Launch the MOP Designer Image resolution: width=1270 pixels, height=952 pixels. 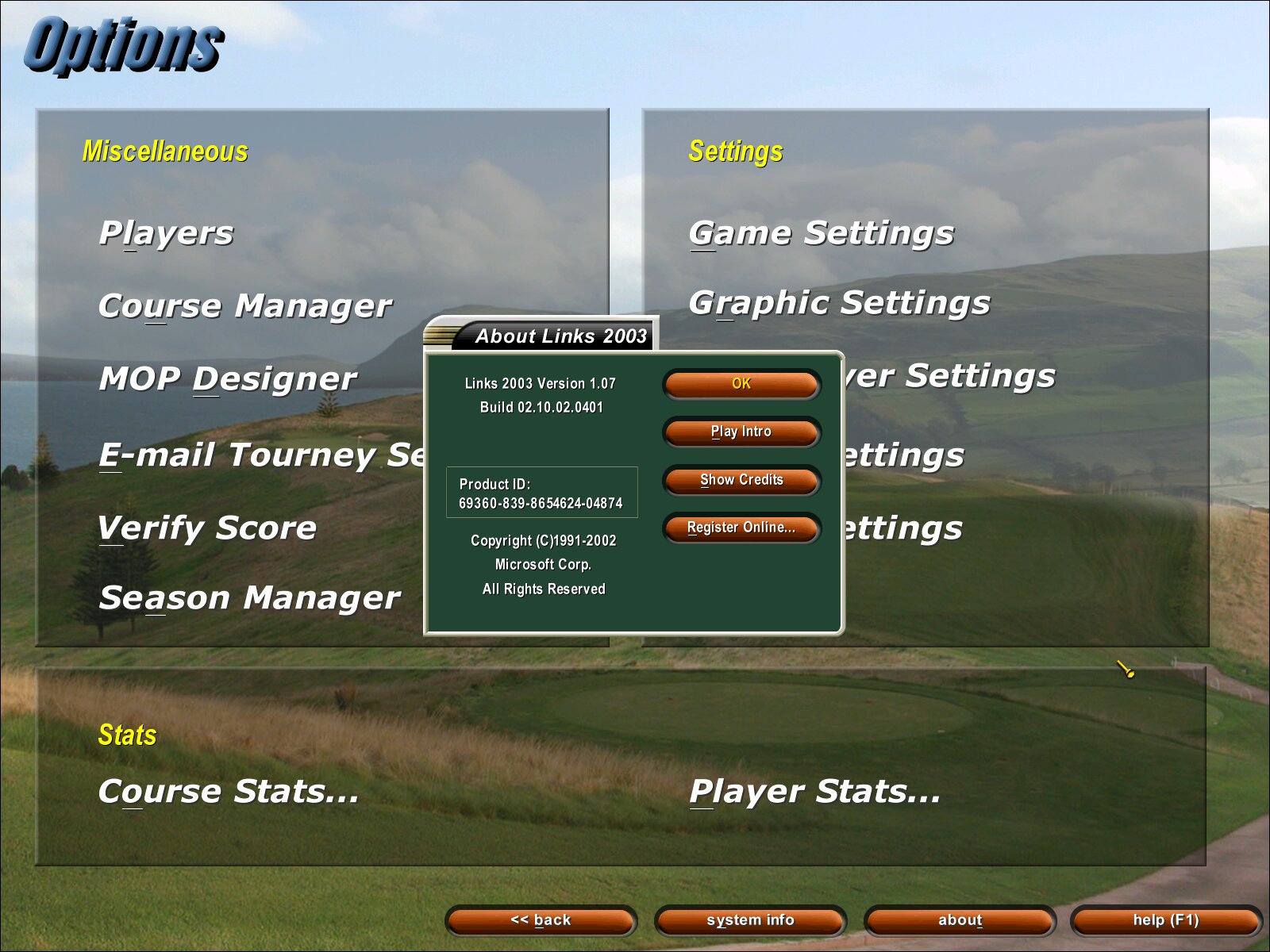click(228, 379)
